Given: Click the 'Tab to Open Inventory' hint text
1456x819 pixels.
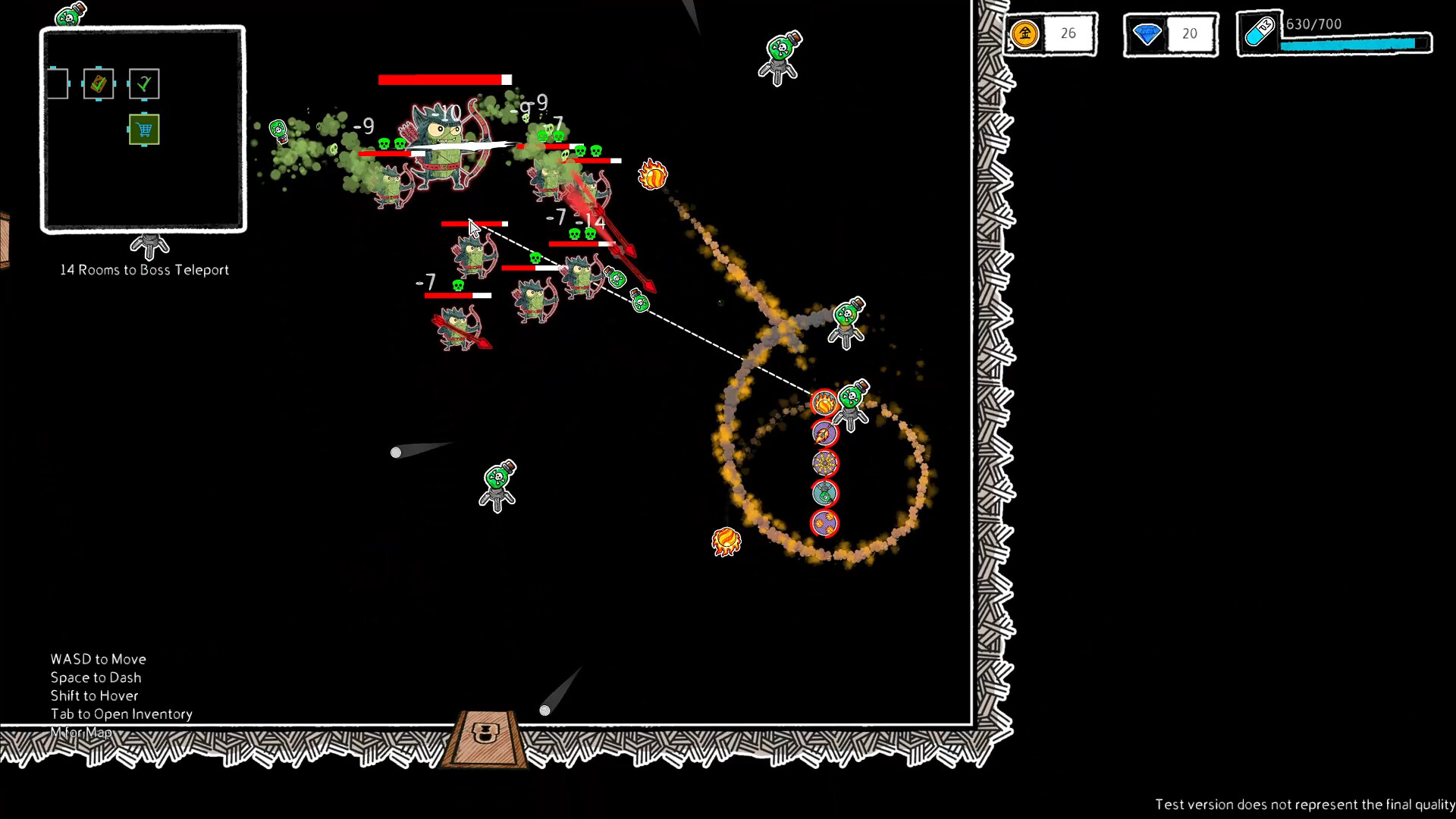Looking at the screenshot, I should click(121, 714).
